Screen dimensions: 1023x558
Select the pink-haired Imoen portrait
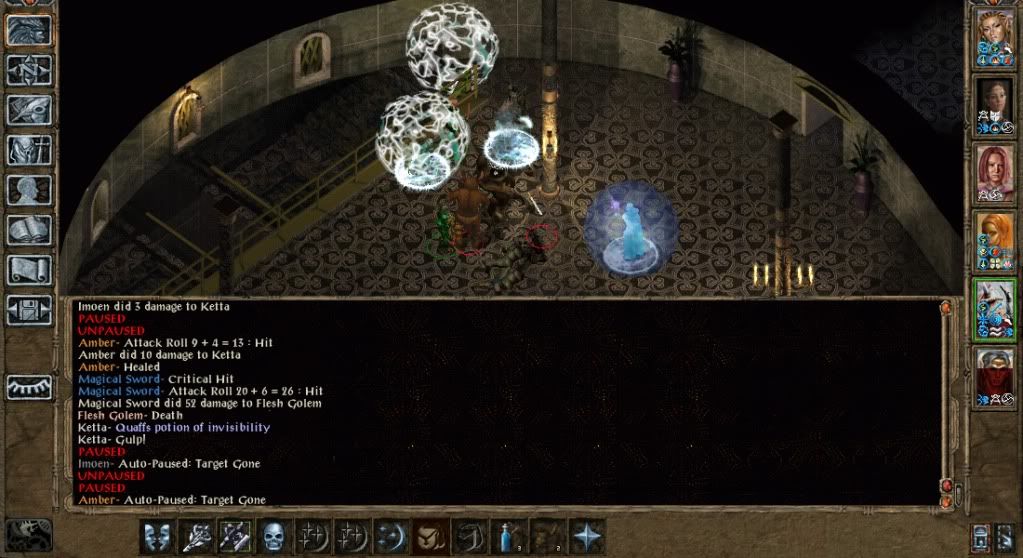pyautogui.click(x=995, y=172)
